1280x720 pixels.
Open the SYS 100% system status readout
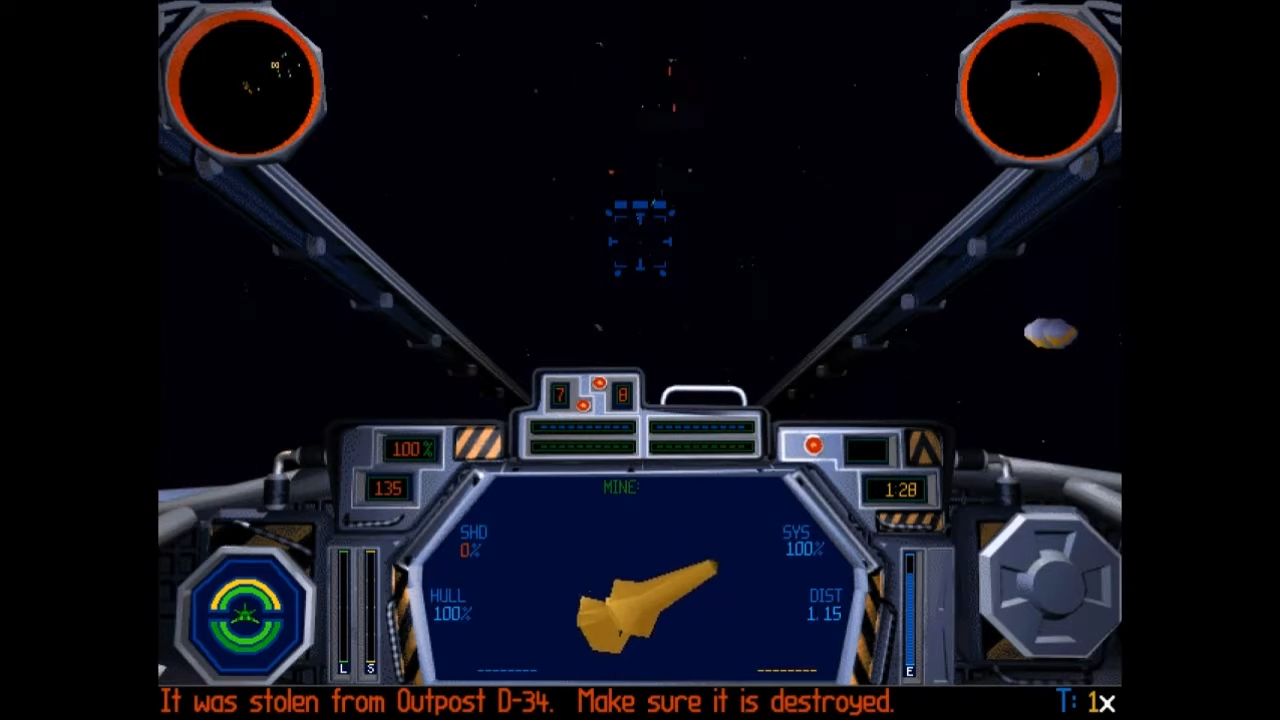click(x=800, y=540)
